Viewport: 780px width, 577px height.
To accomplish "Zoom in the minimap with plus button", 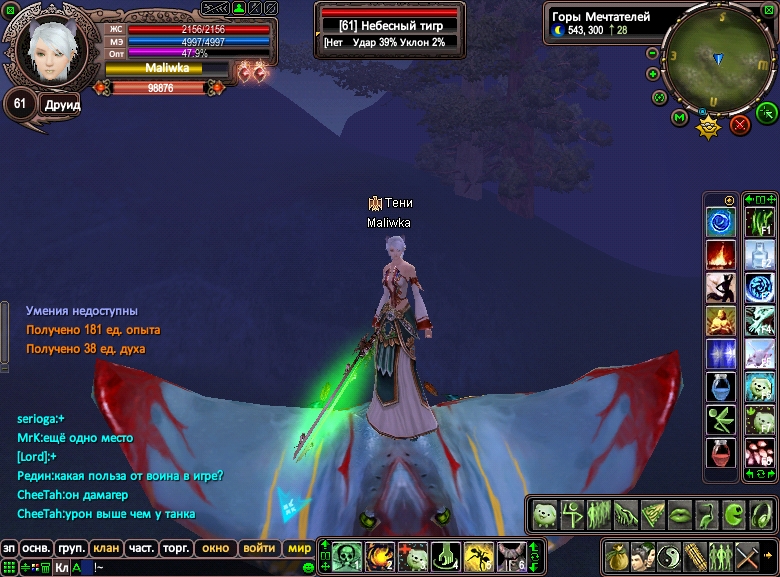I will click(653, 73).
